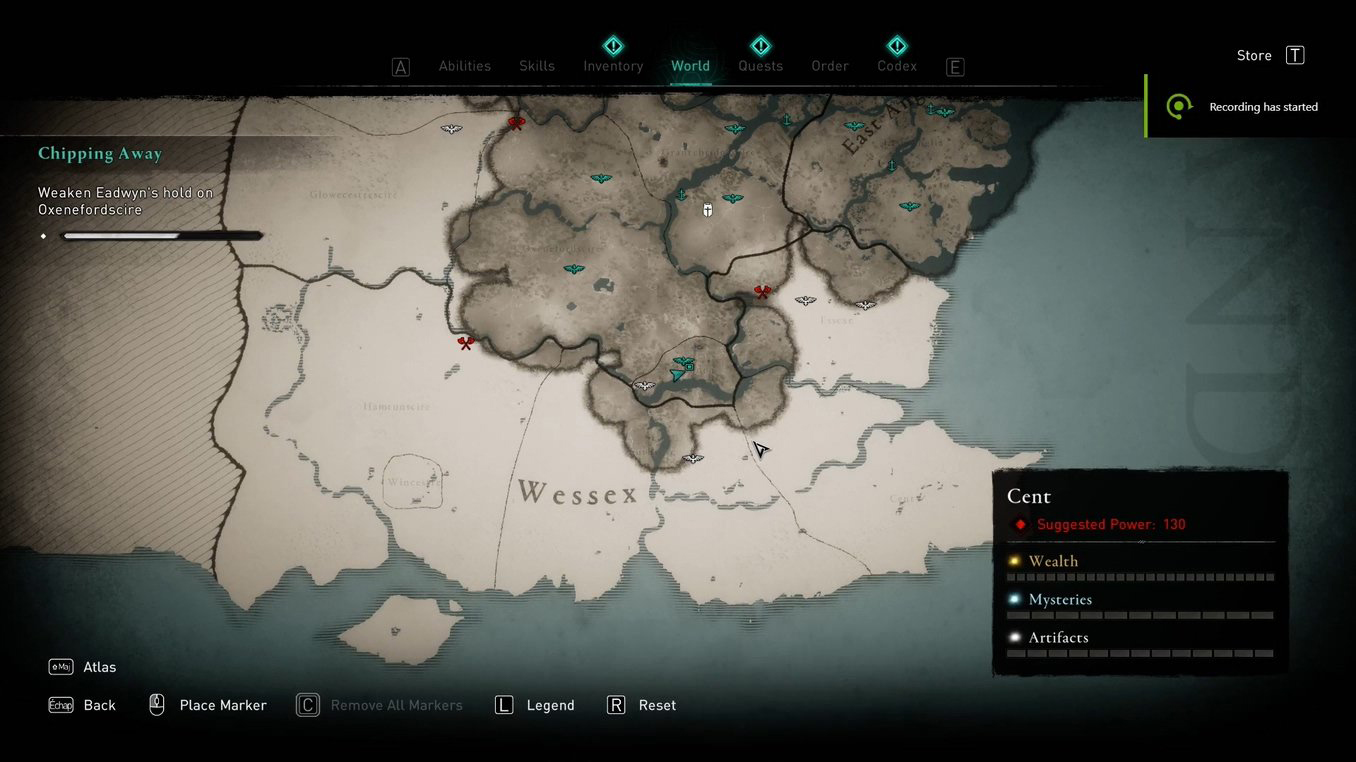
Task: Choose the Place Marker option
Action: [222, 705]
